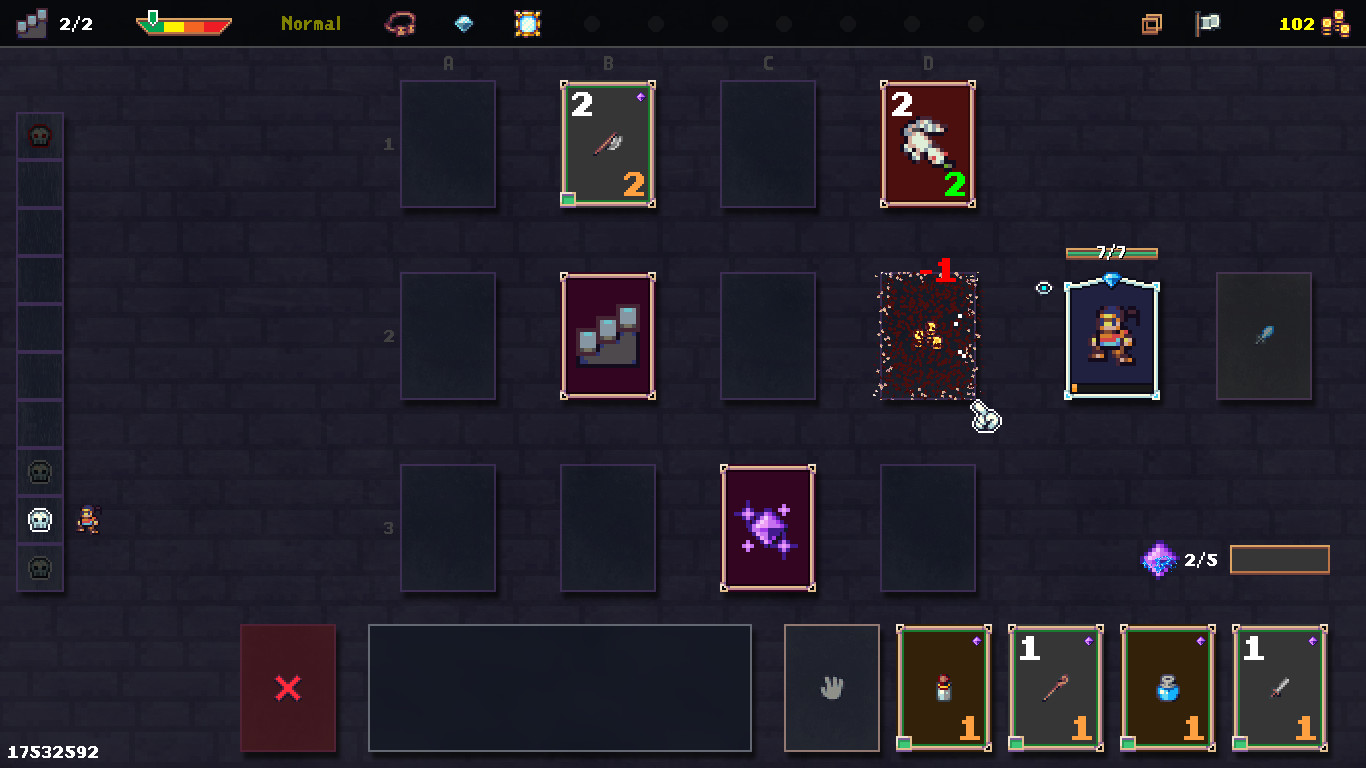Select the hat icon in the top bar

400,24
